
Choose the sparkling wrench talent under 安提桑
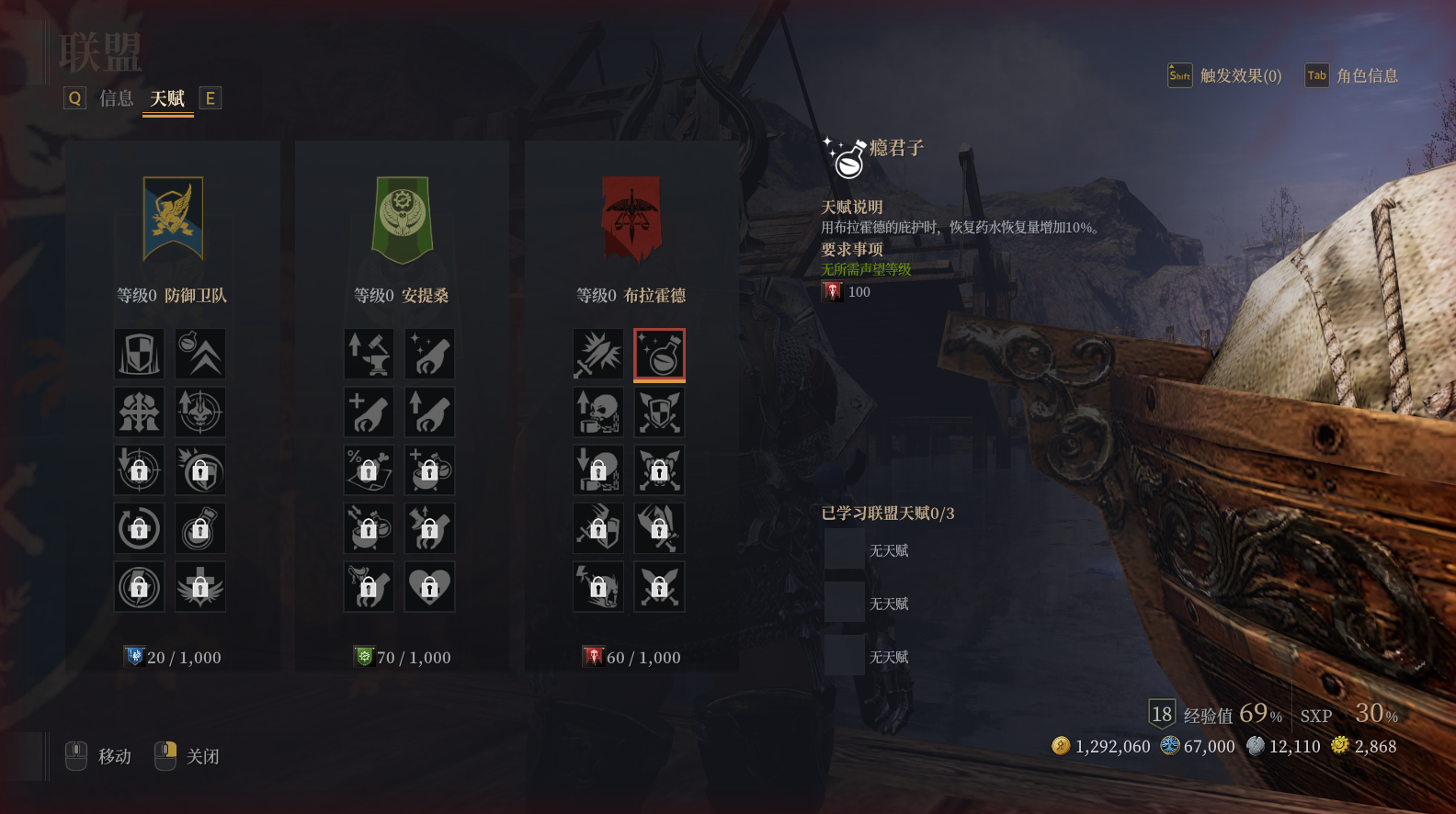pyautogui.click(x=429, y=354)
